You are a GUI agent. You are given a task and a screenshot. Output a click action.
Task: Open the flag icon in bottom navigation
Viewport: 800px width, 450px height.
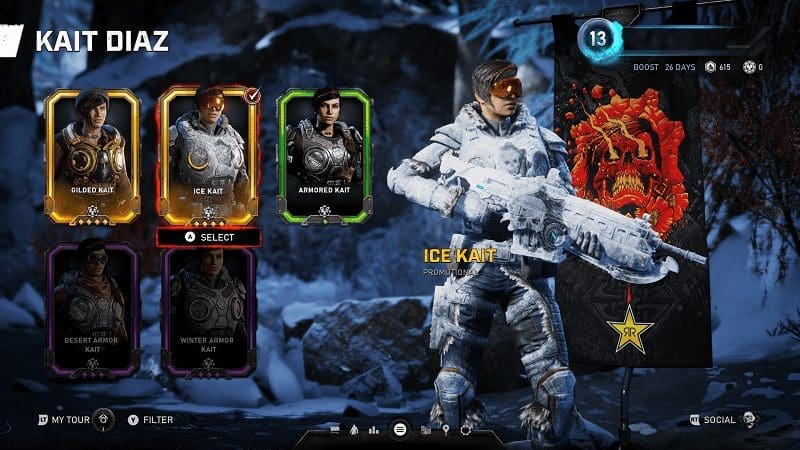point(335,430)
